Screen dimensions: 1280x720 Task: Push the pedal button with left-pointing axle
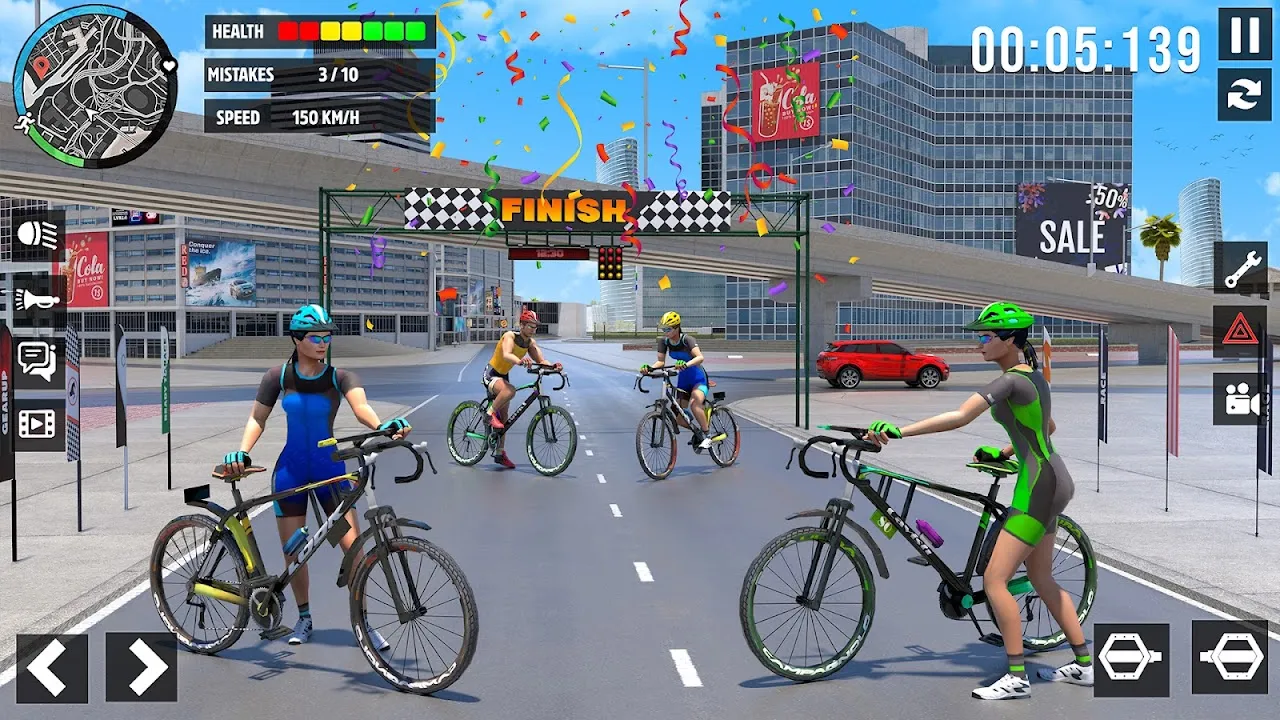coord(1230,658)
